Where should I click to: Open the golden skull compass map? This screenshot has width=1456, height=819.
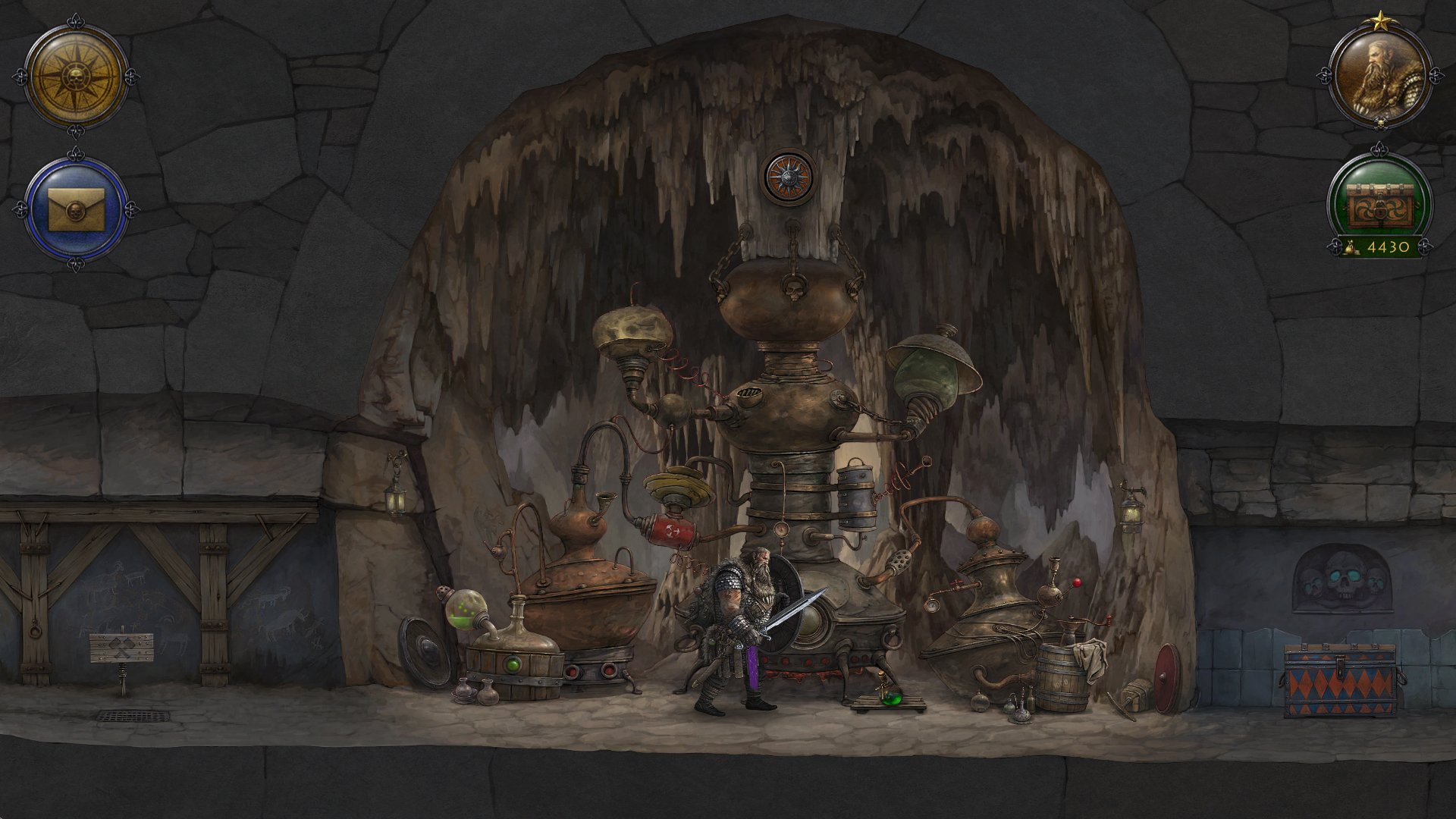click(76, 77)
